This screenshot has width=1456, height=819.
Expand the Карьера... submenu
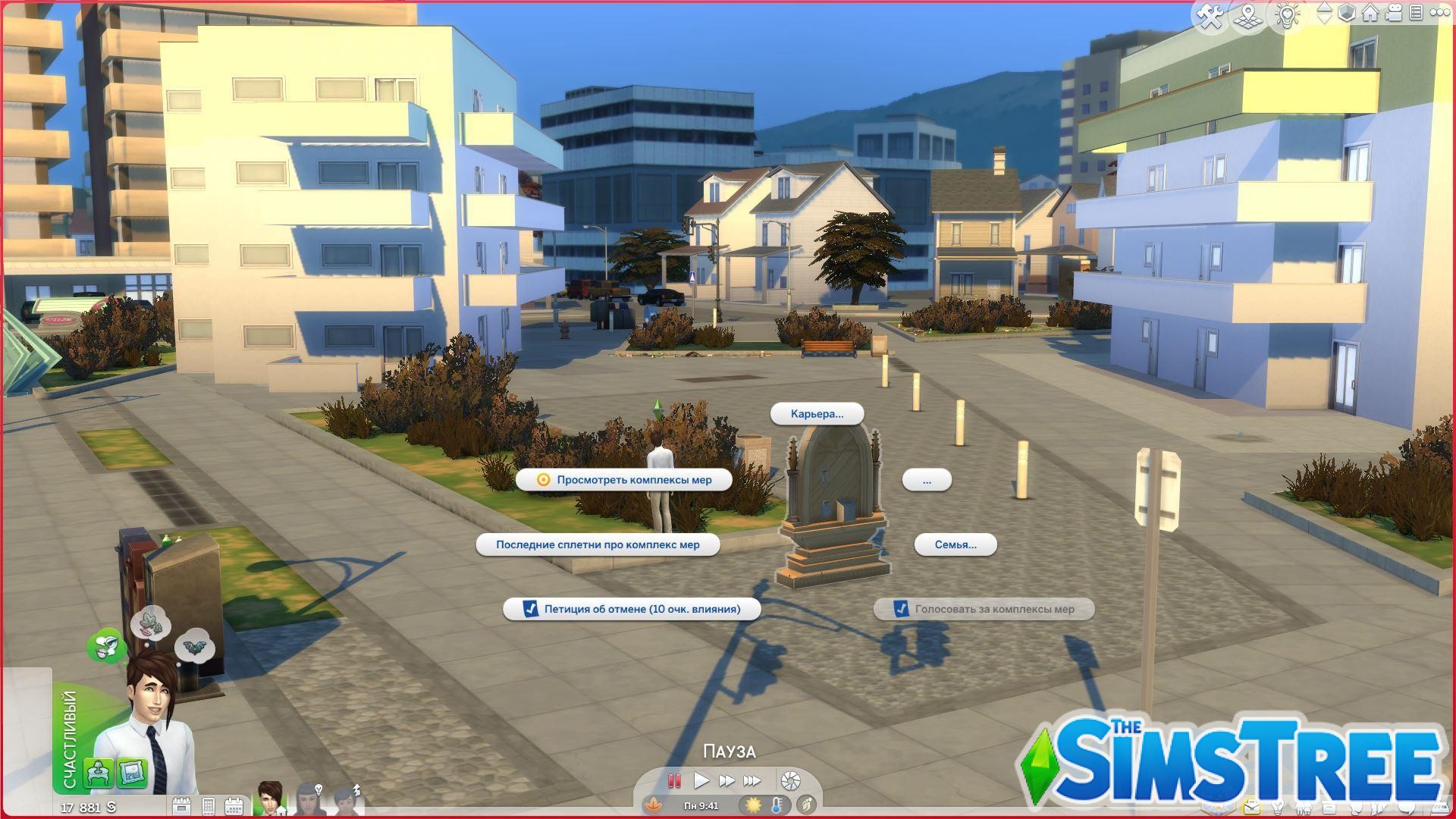(x=817, y=414)
